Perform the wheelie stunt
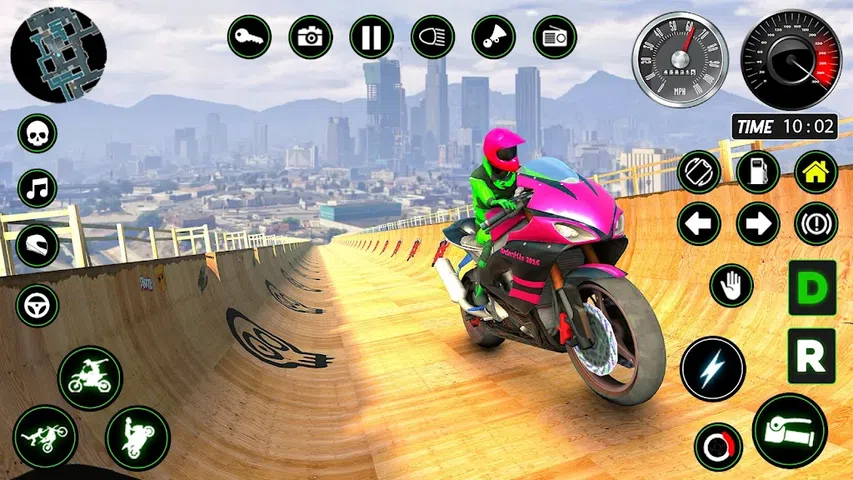The width and height of the screenshot is (853, 480). coord(137,438)
